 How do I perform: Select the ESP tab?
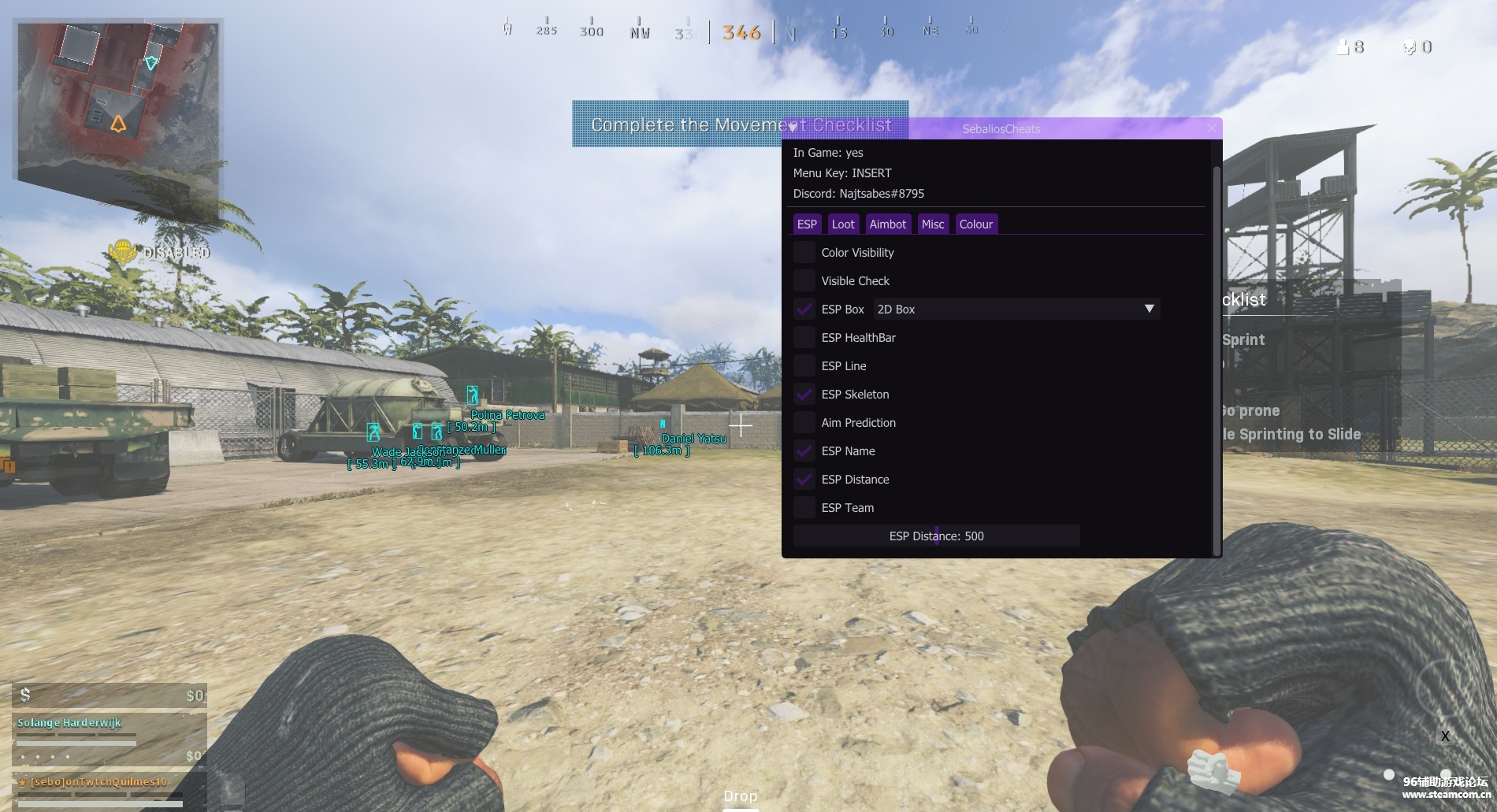click(807, 224)
